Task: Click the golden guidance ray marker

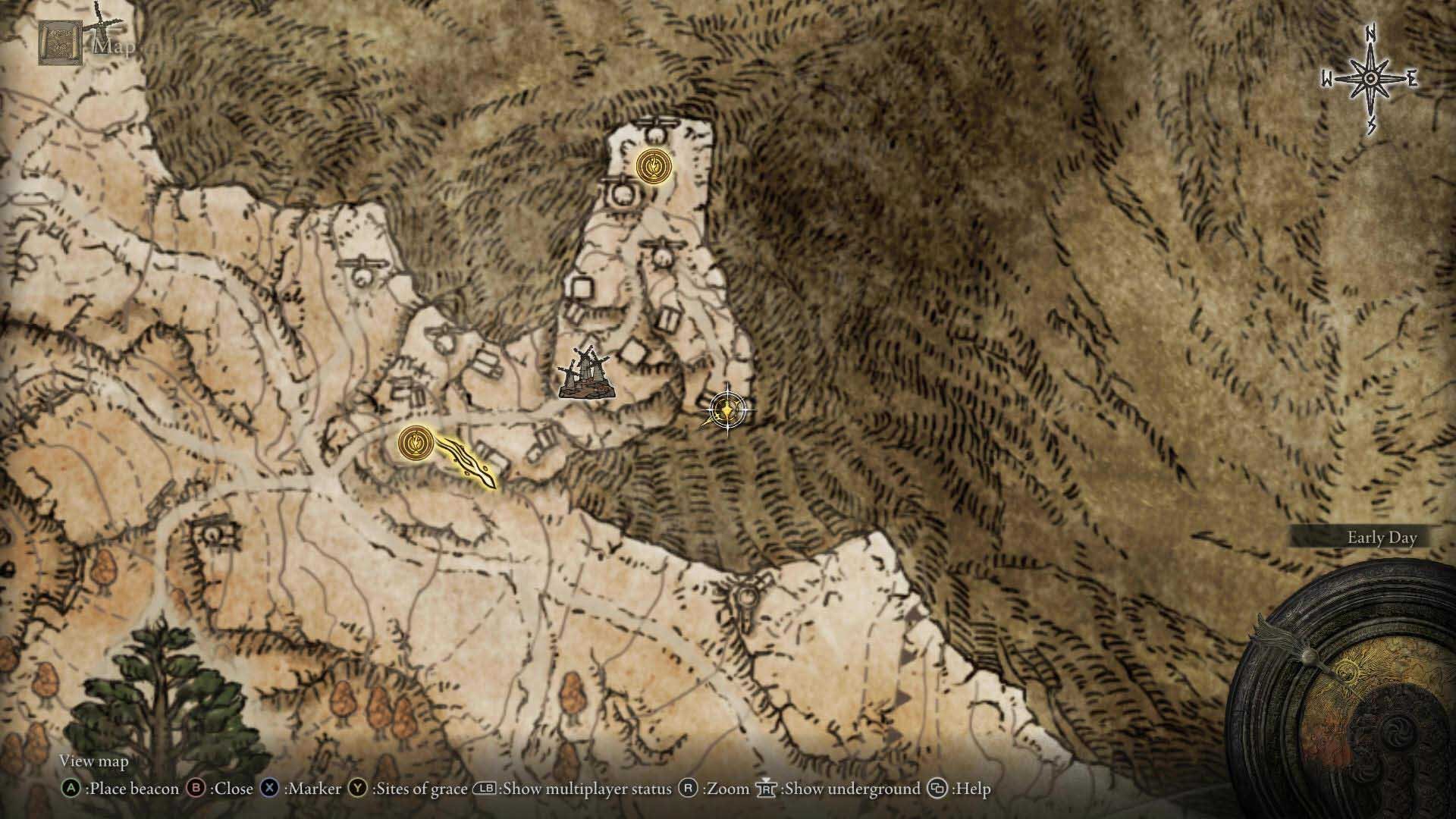Action: (x=467, y=462)
